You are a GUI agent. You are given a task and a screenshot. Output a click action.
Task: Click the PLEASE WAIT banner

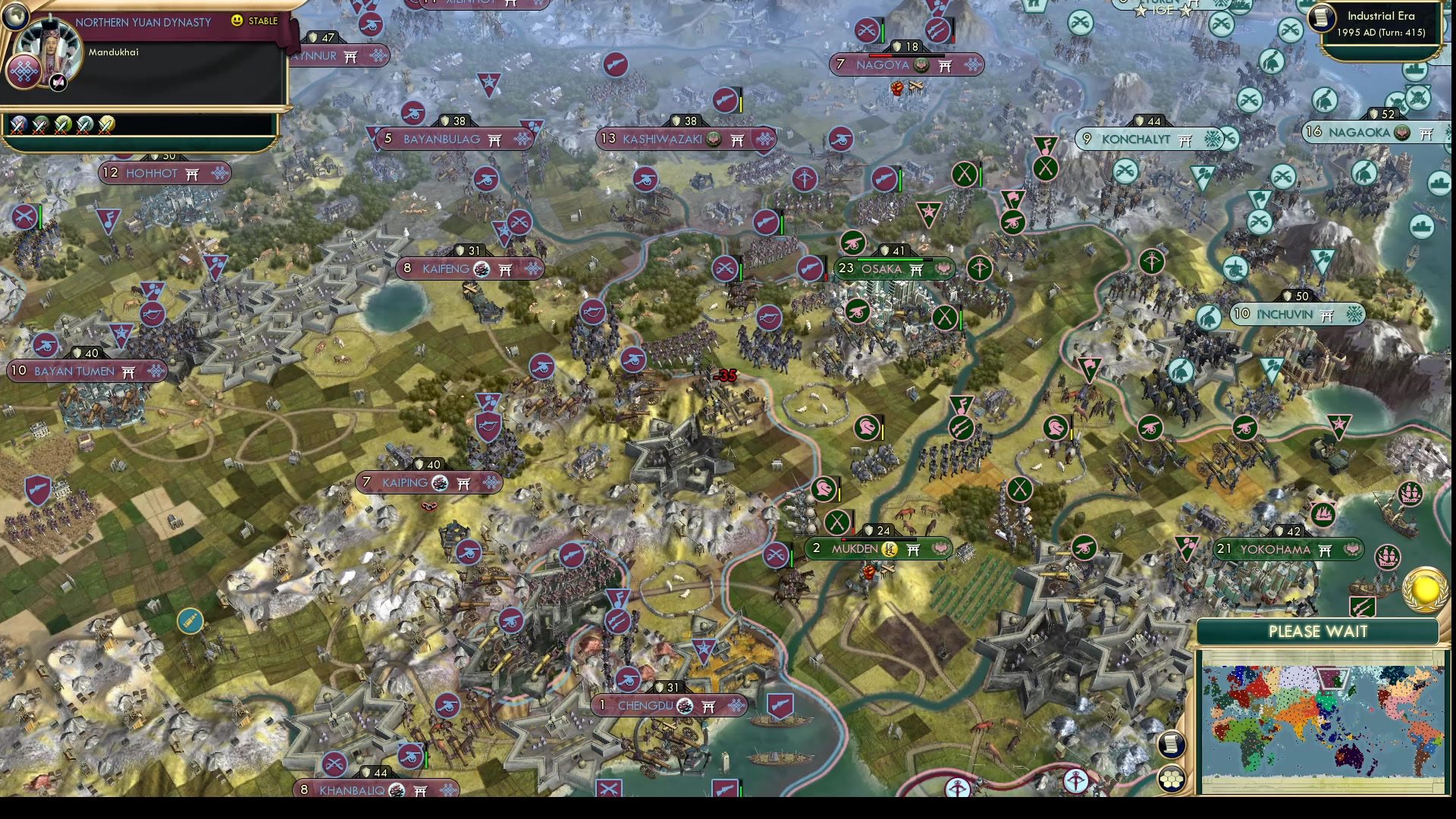(1319, 632)
